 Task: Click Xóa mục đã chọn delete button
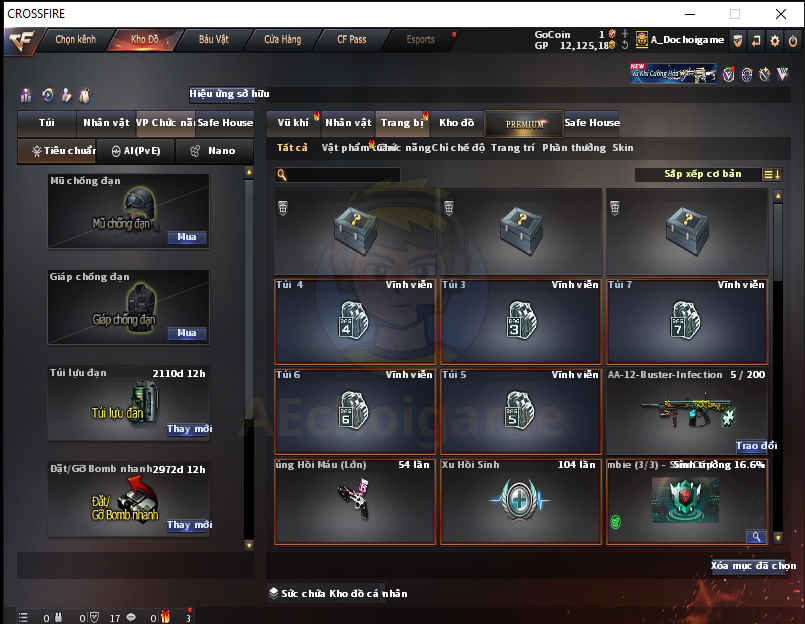click(x=753, y=566)
